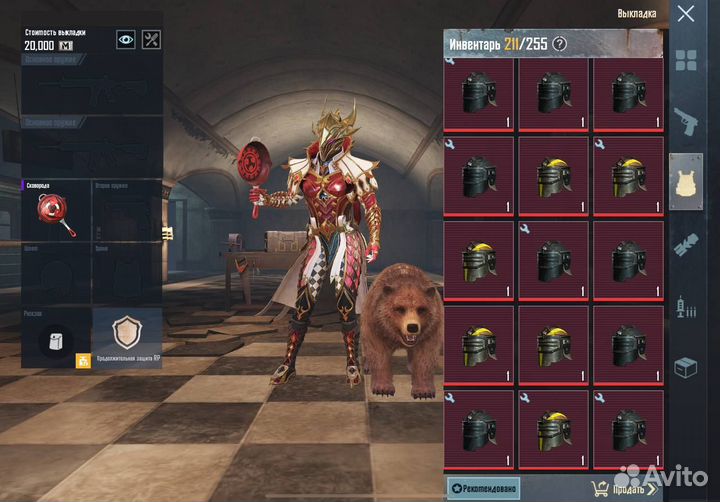The width and height of the screenshot is (720, 502).
Task: Open the box category tab
Action: coord(686,367)
